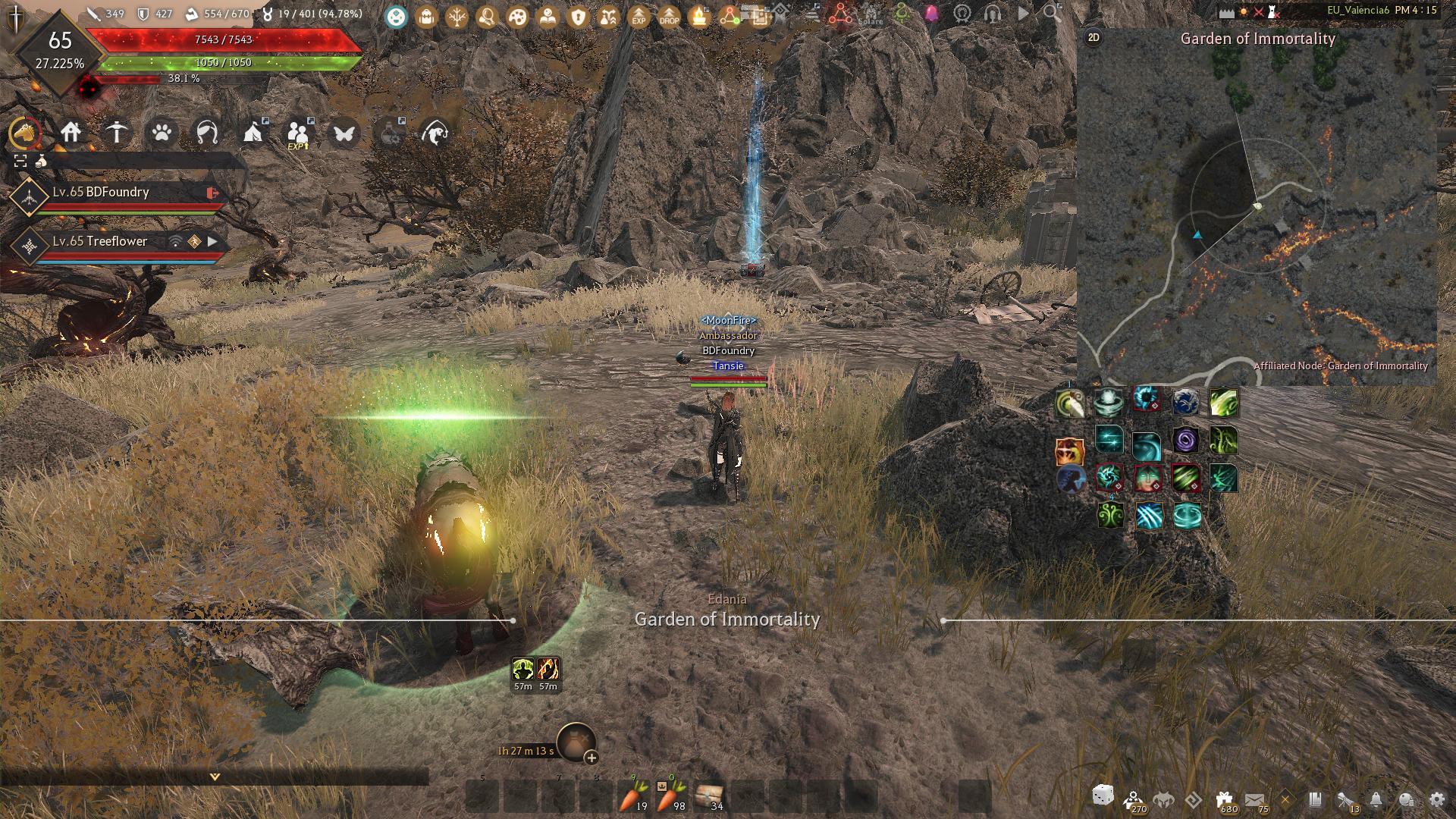Click the notification bell icon
This screenshot has width=1456, height=819.
click(1376, 799)
